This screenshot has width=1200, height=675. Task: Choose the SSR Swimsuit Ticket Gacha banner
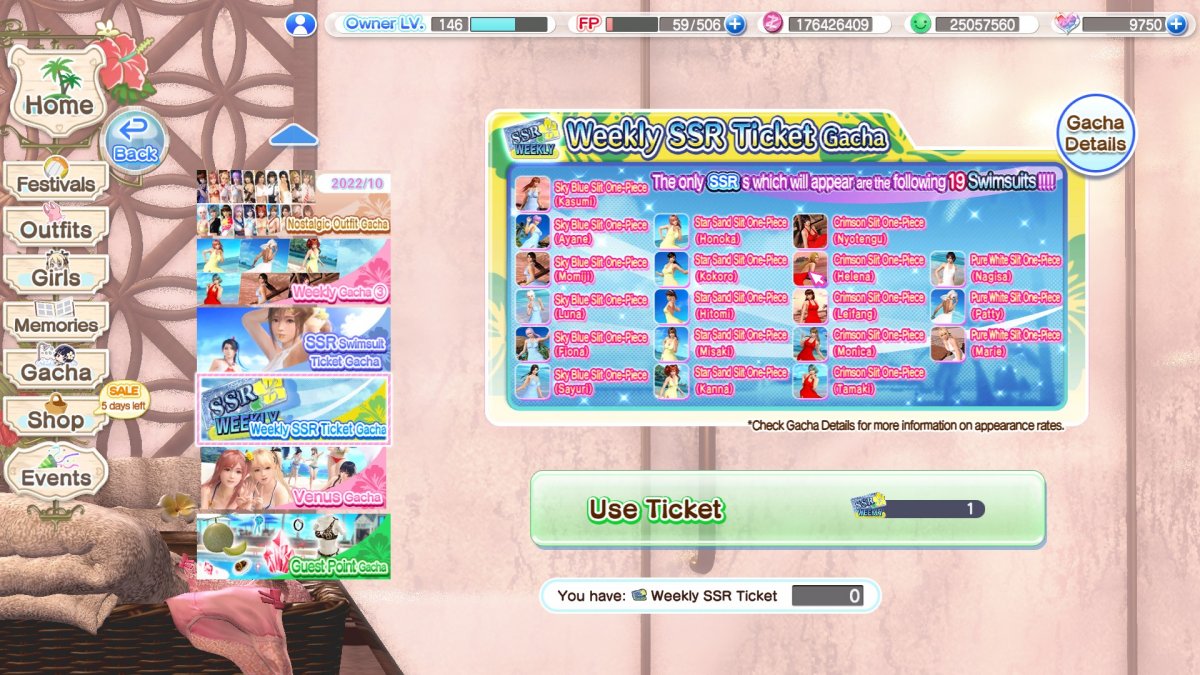coord(293,339)
